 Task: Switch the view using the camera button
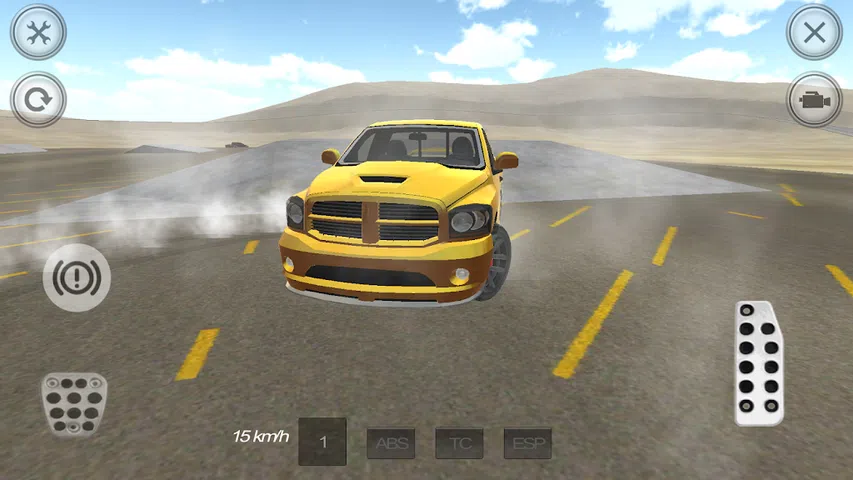tap(814, 100)
